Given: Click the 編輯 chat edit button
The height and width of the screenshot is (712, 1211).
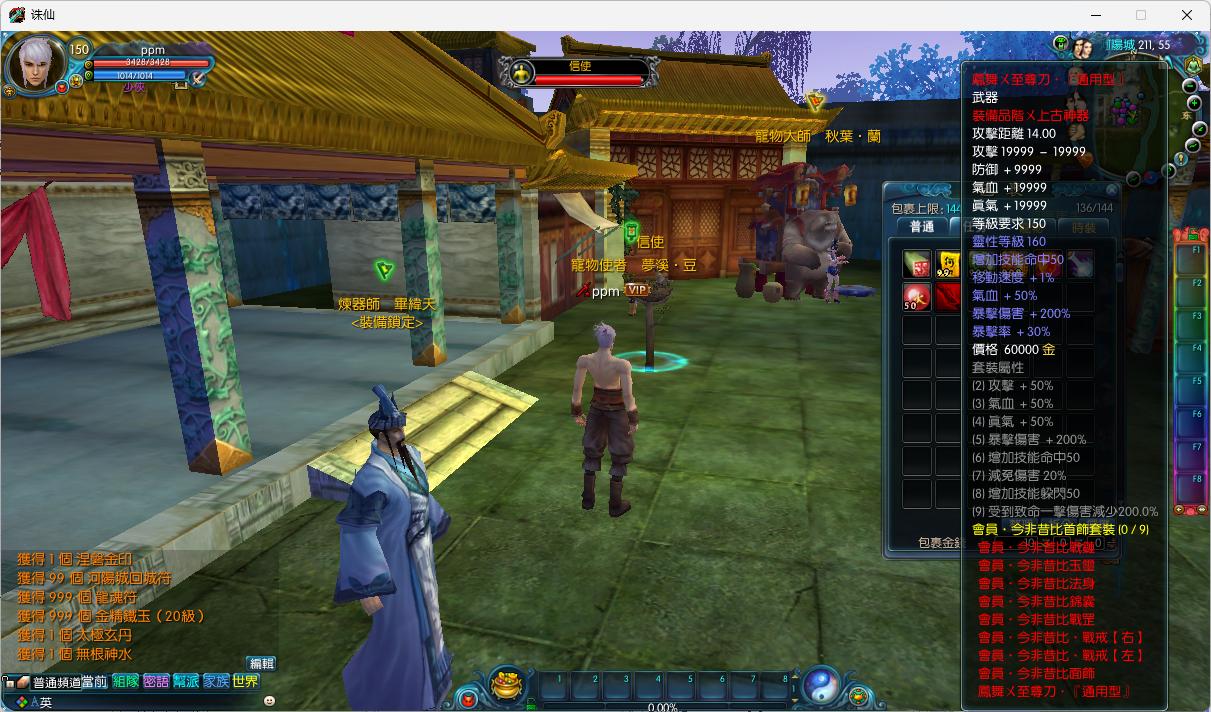Looking at the screenshot, I should pos(261,663).
